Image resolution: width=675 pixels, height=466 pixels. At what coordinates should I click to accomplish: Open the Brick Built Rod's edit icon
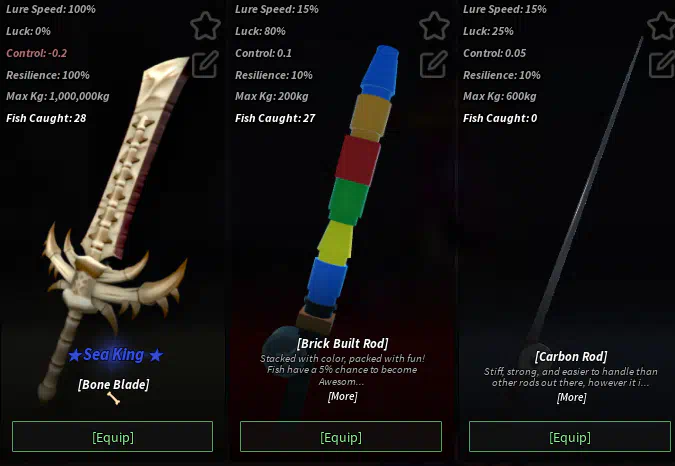pyautogui.click(x=433, y=64)
